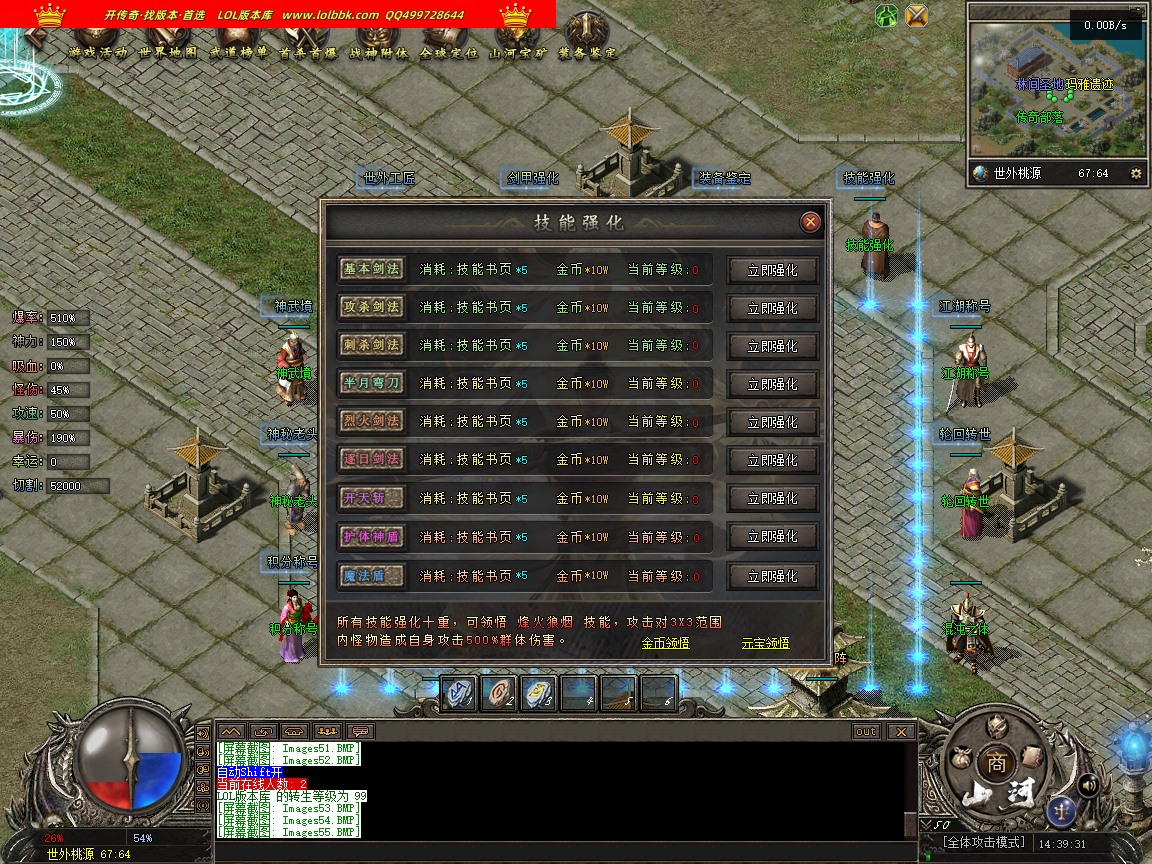This screenshot has width=1152, height=864.
Task: Use the first blue rune hotbar slot
Action: [x=458, y=694]
